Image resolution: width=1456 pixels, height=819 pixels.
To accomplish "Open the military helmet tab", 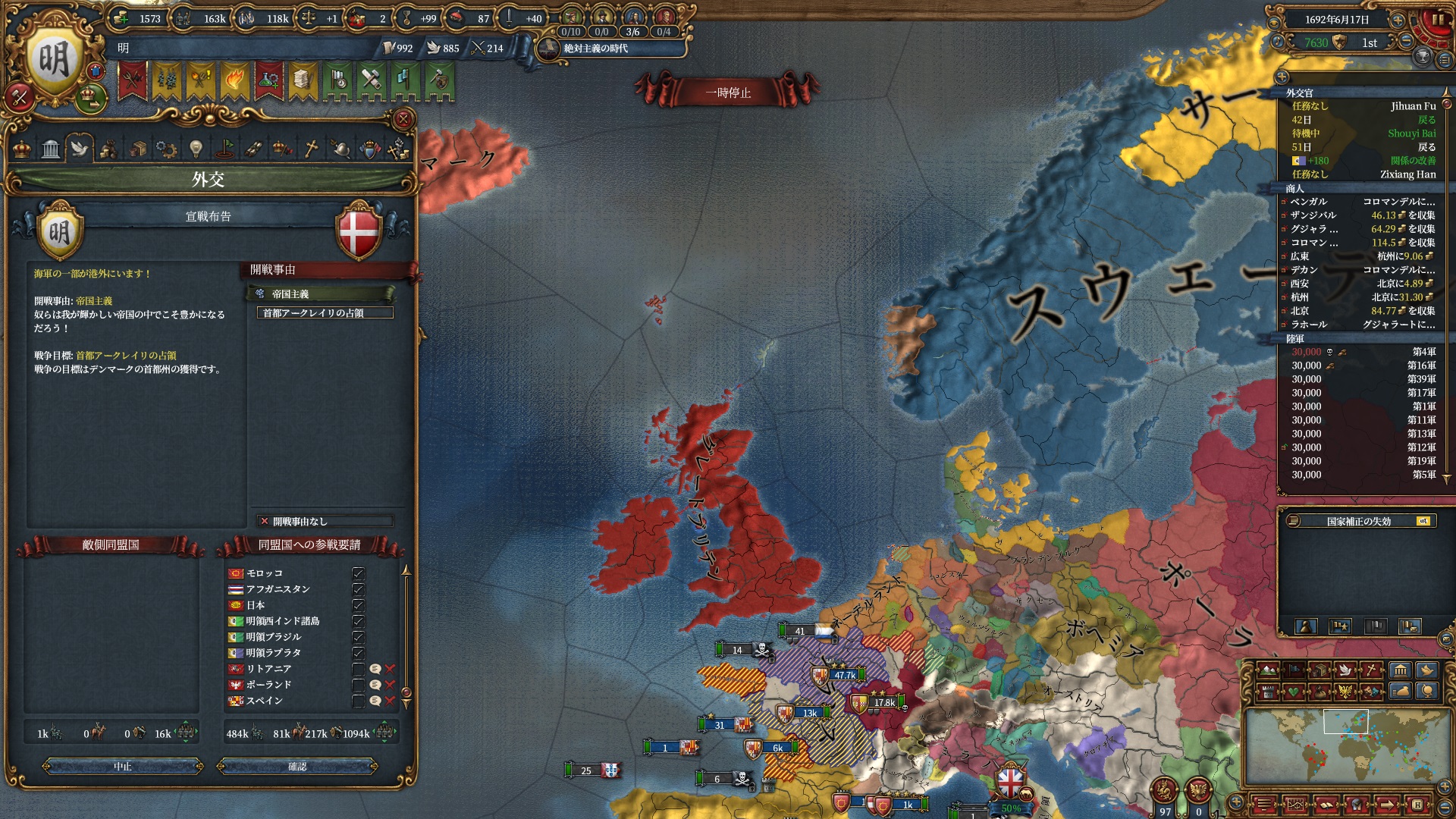I will [340, 149].
